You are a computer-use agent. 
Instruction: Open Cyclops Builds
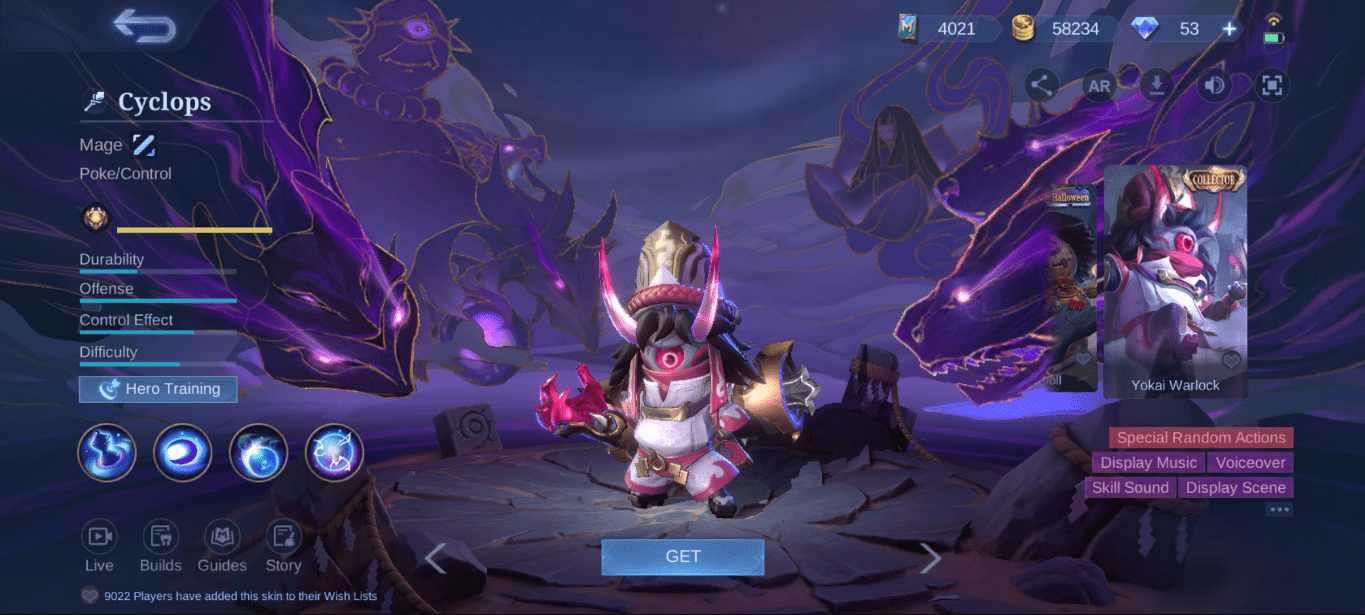coord(160,546)
